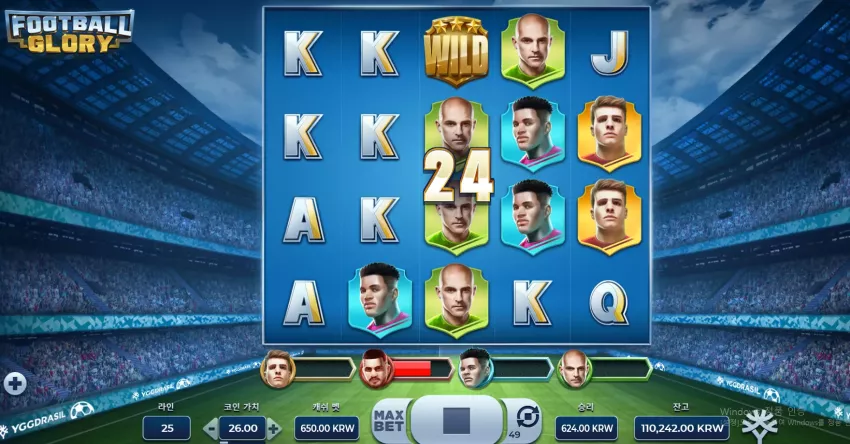Toggle the autoplay circular arrows button
The height and width of the screenshot is (444, 850).
526,415
